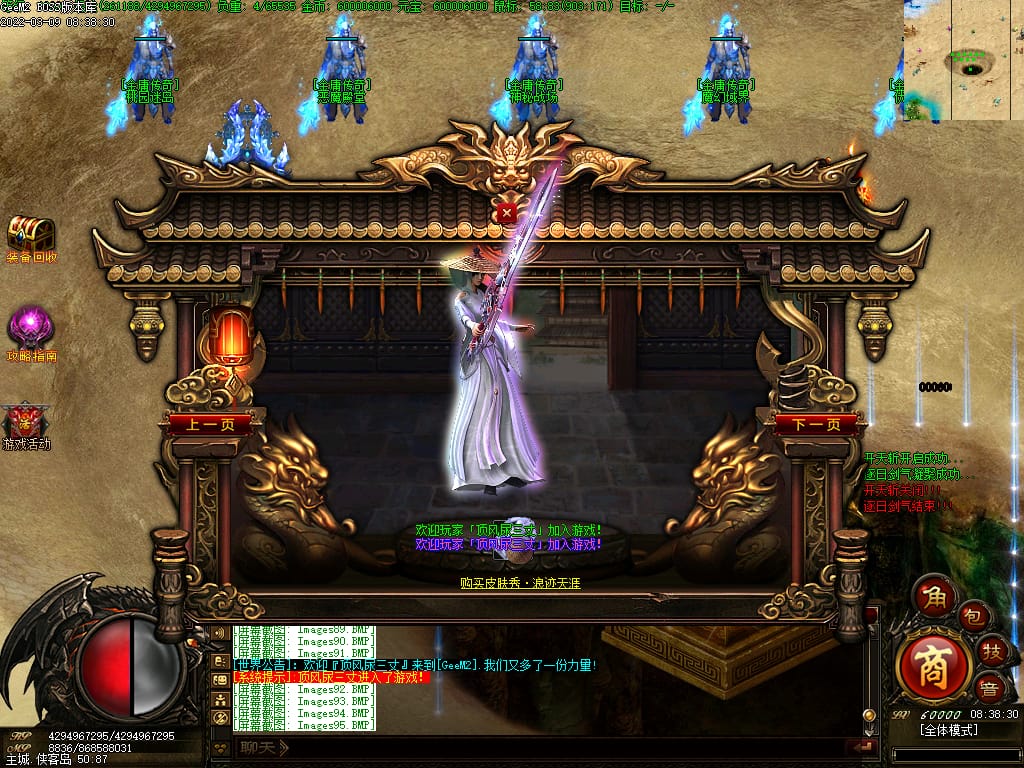The width and height of the screenshot is (1024, 768).
Task: Open skills with the 技 button
Action: pyautogui.click(x=993, y=651)
